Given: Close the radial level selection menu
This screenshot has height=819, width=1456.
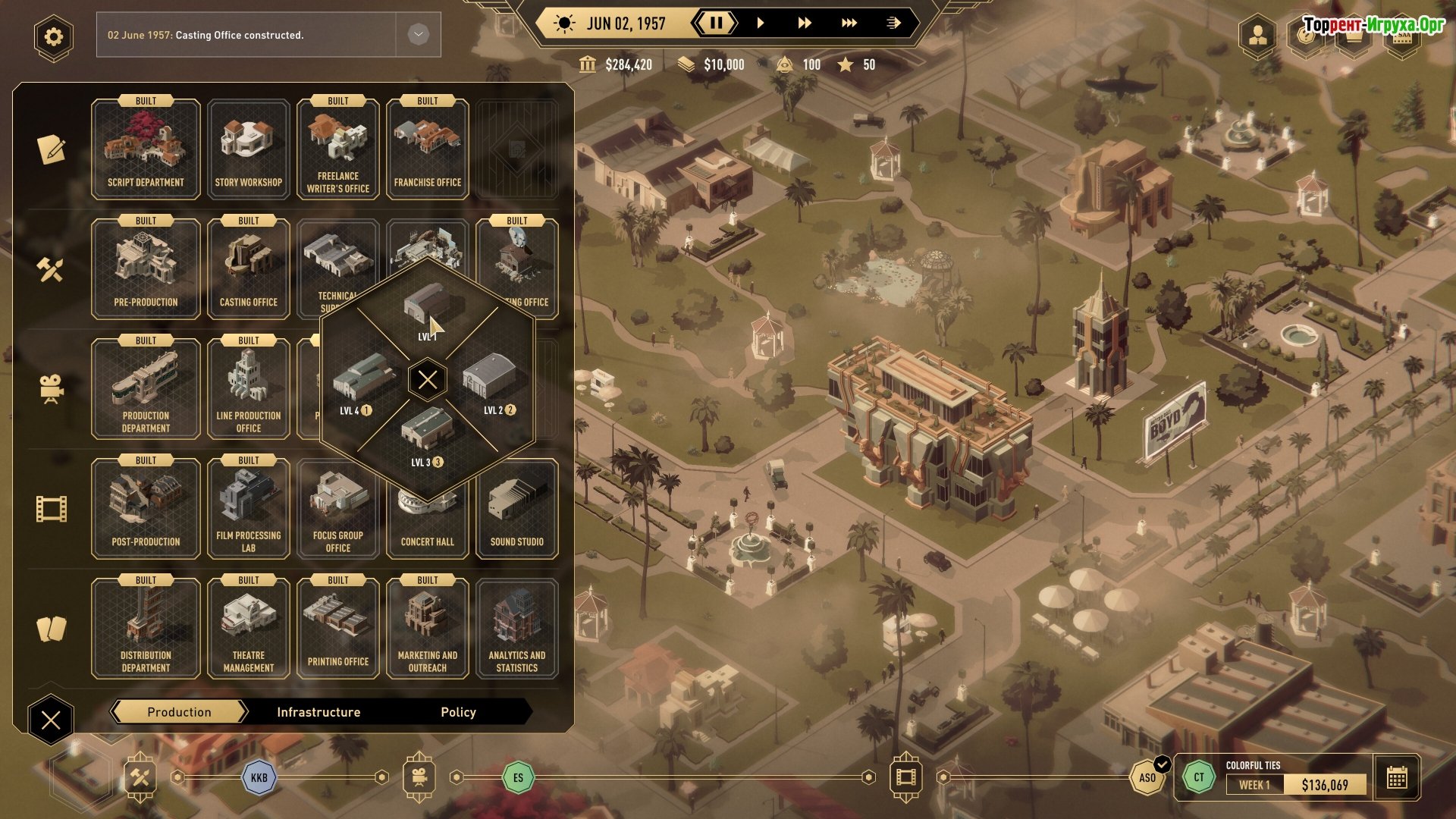Looking at the screenshot, I should coord(428,379).
